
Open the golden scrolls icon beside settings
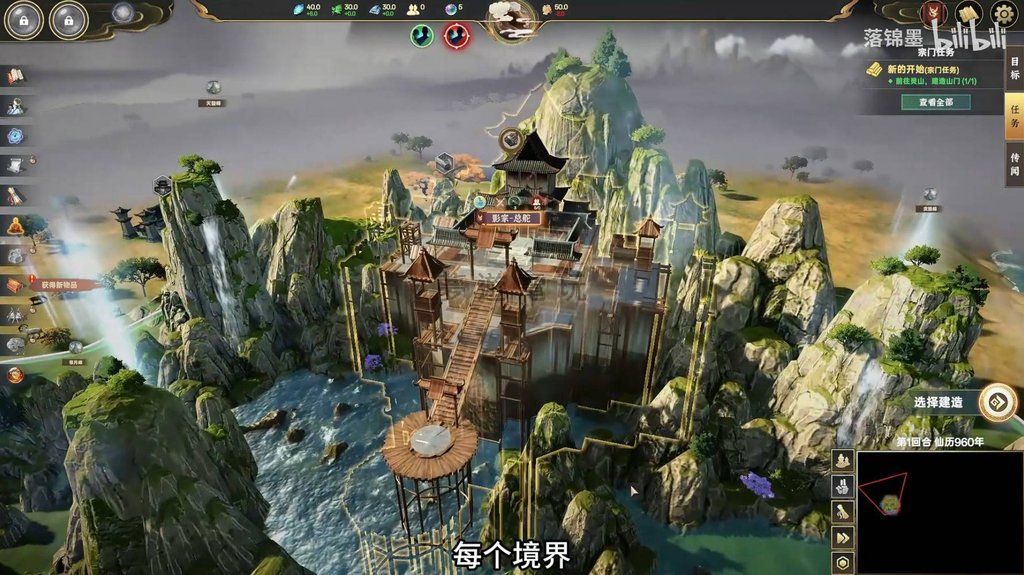(967, 14)
